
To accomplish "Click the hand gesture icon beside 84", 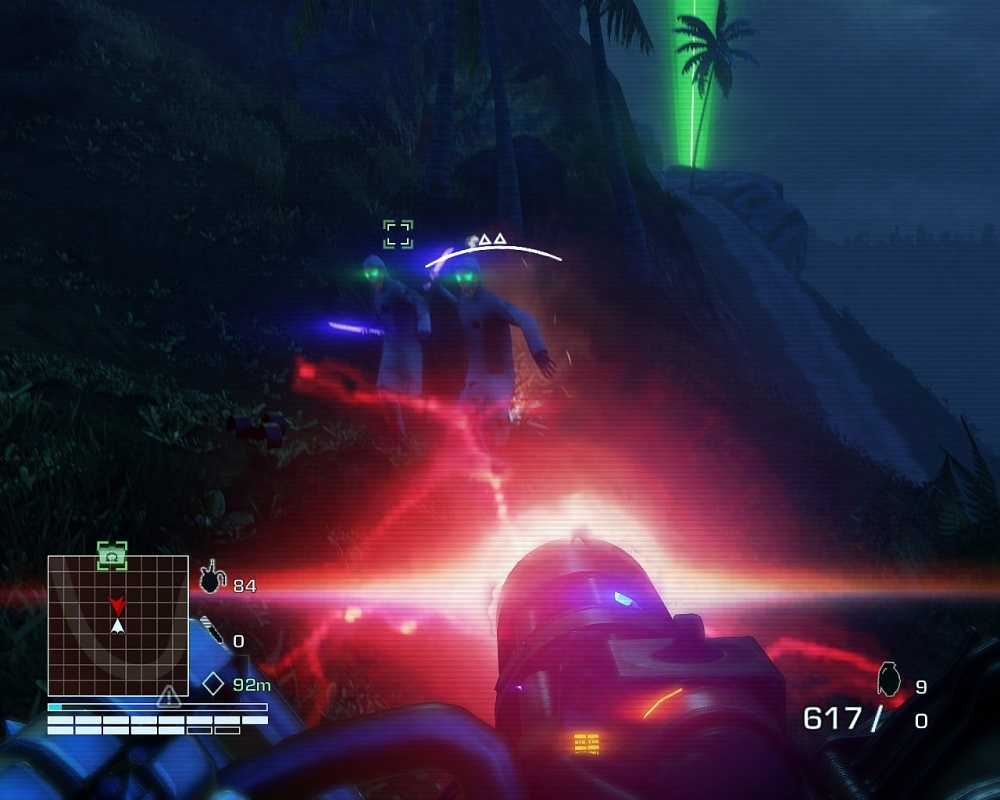I will pyautogui.click(x=211, y=578).
